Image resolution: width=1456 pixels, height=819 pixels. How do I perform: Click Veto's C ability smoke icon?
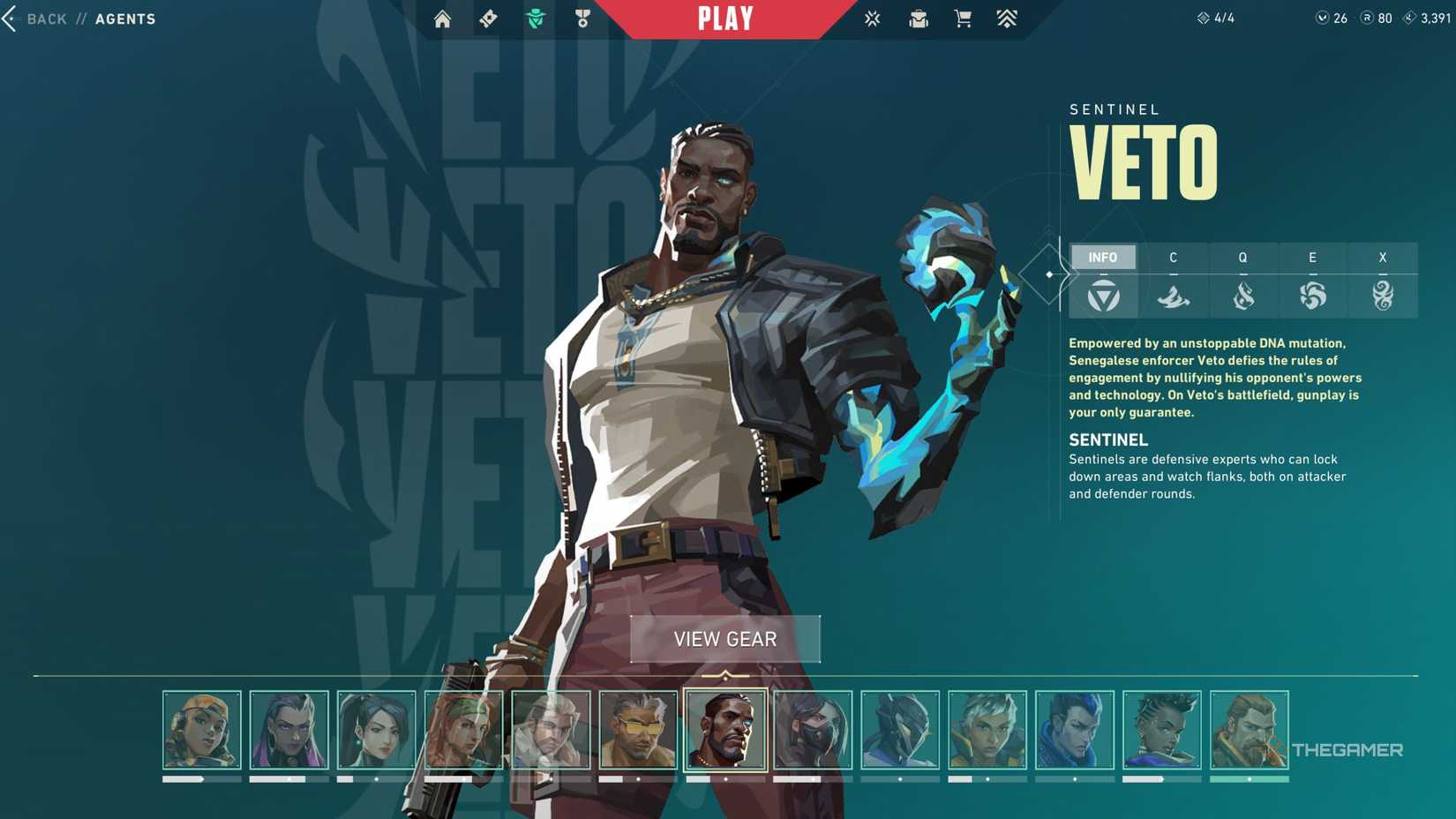(1174, 297)
